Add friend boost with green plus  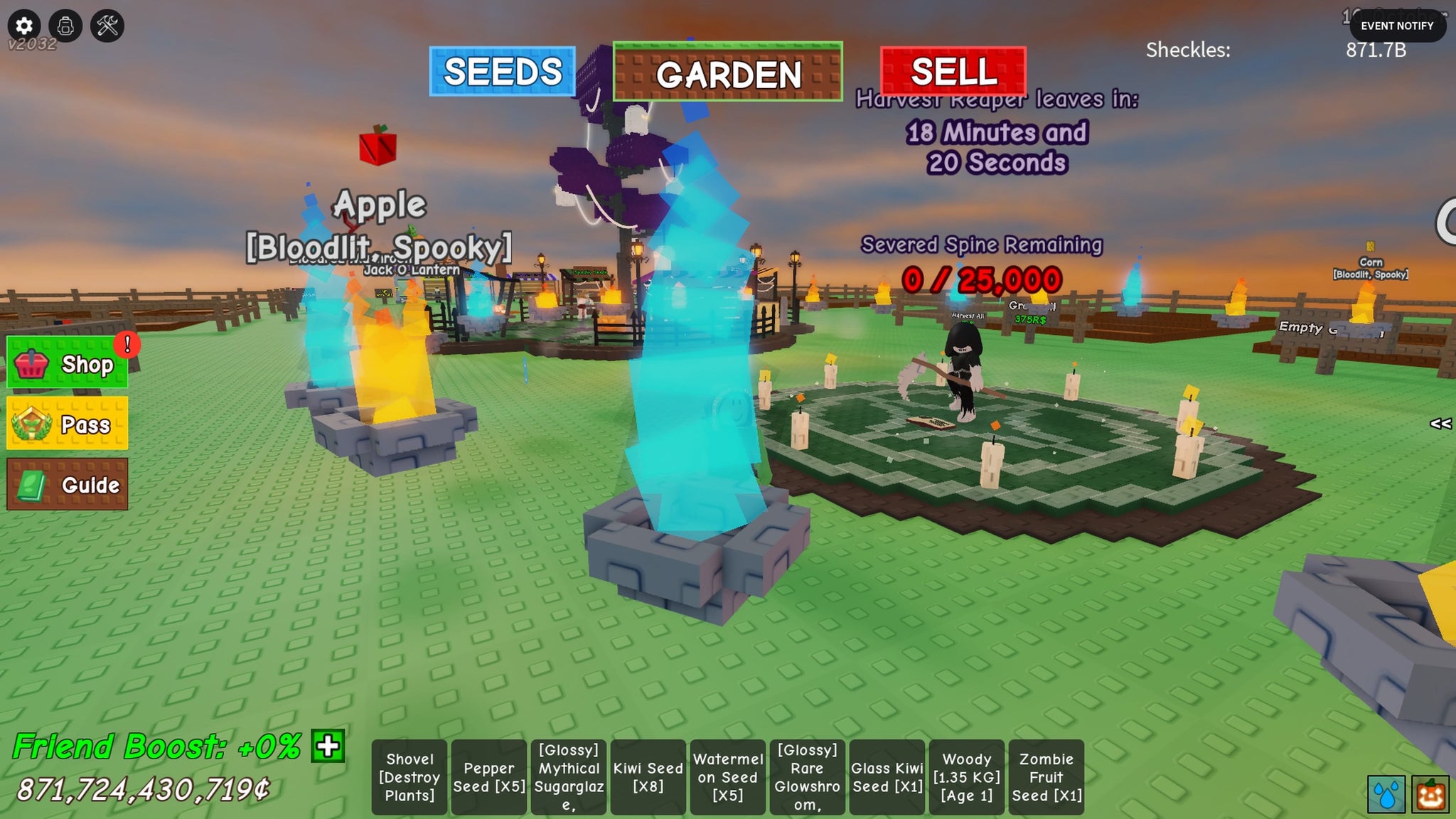(x=328, y=746)
